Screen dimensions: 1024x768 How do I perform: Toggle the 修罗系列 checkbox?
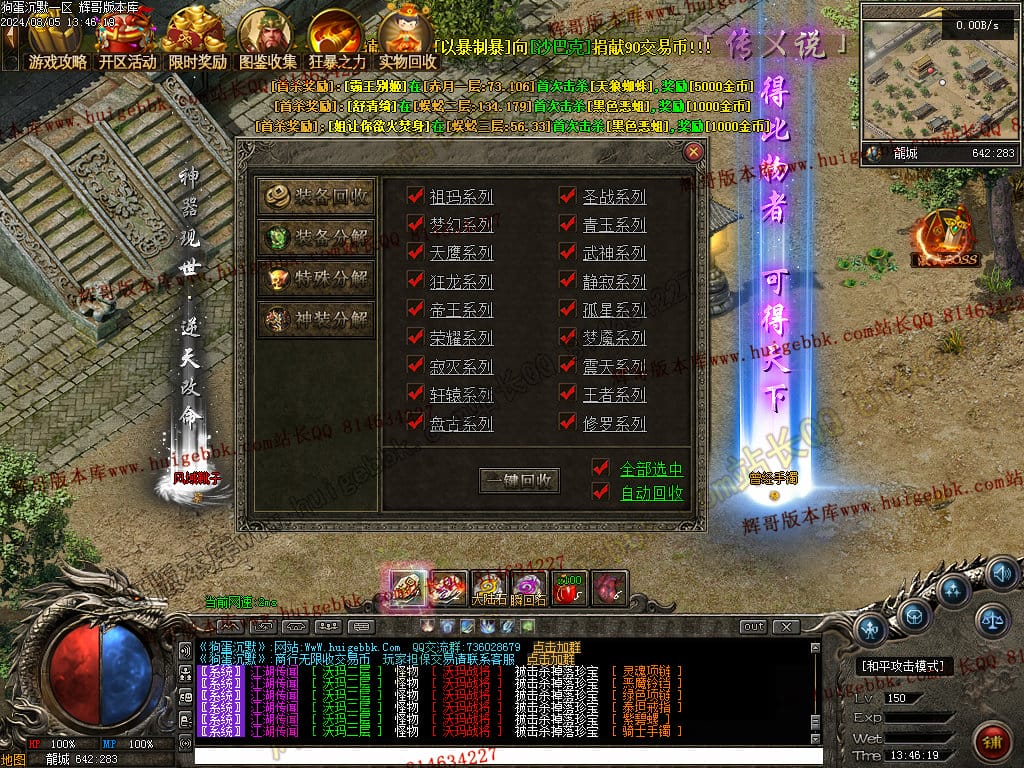568,422
